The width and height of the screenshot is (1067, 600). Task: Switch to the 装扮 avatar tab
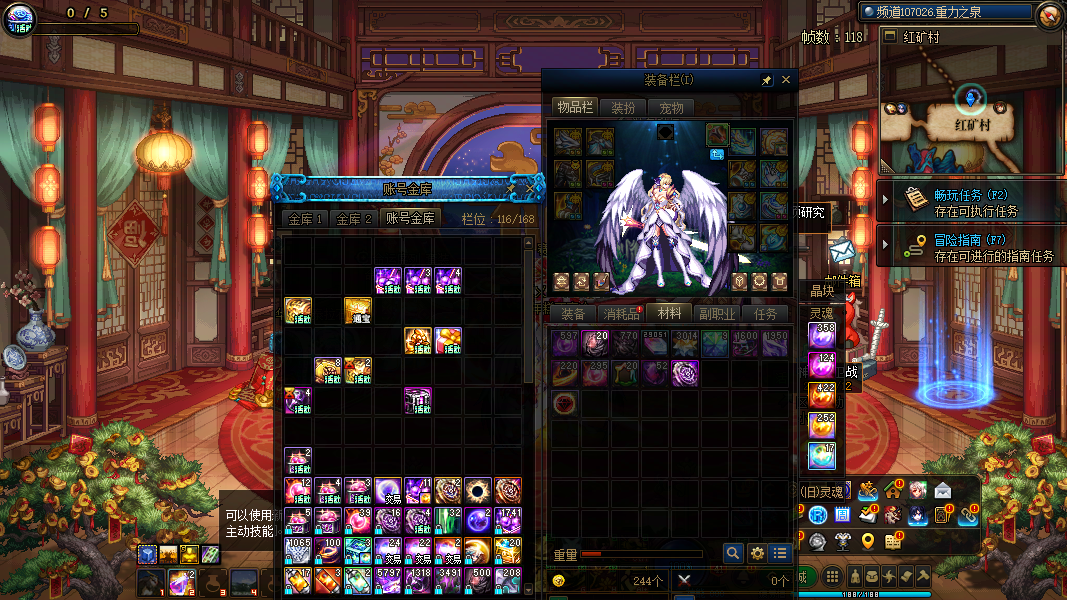pyautogui.click(x=623, y=108)
